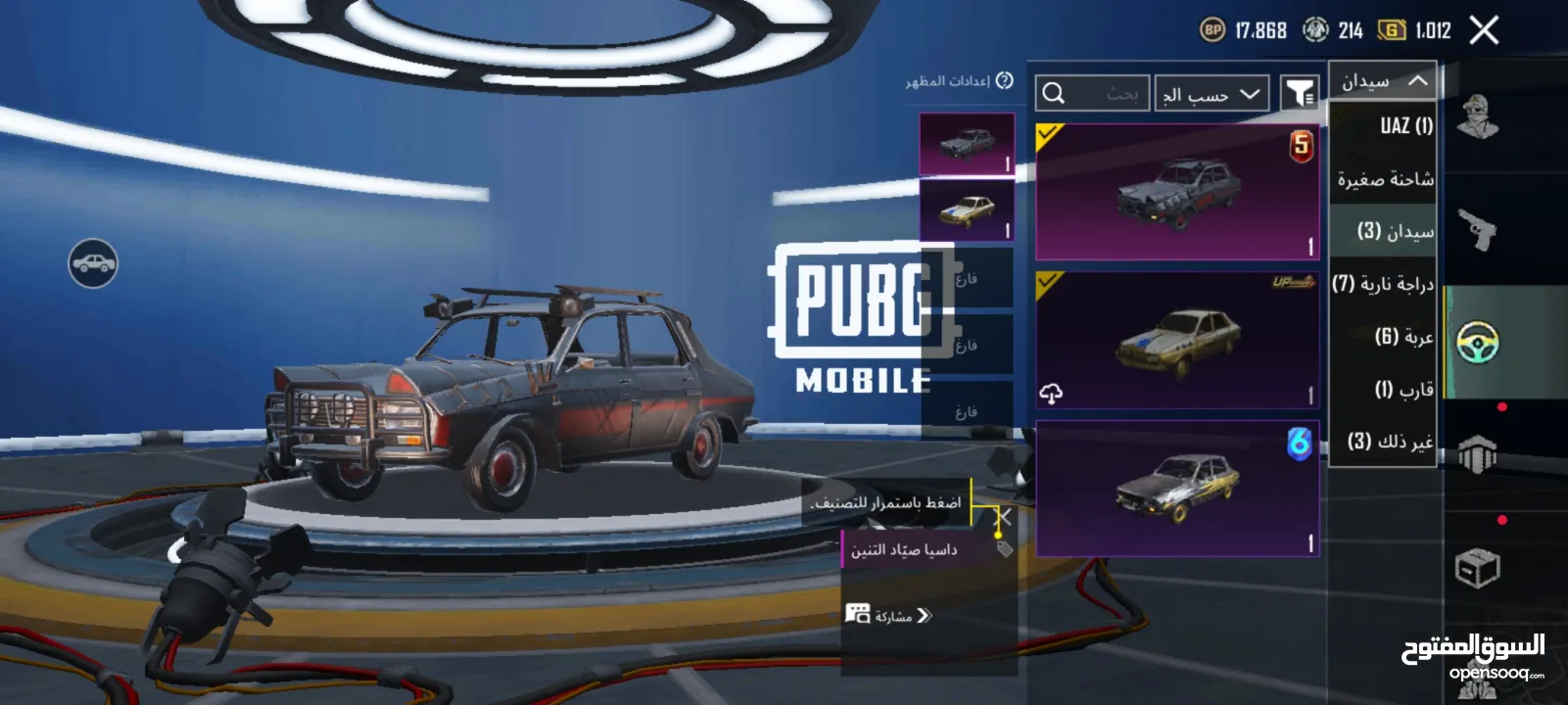The image size is (1568, 705).
Task: Select the Dacia skin with the 5 badge
Action: [1177, 192]
